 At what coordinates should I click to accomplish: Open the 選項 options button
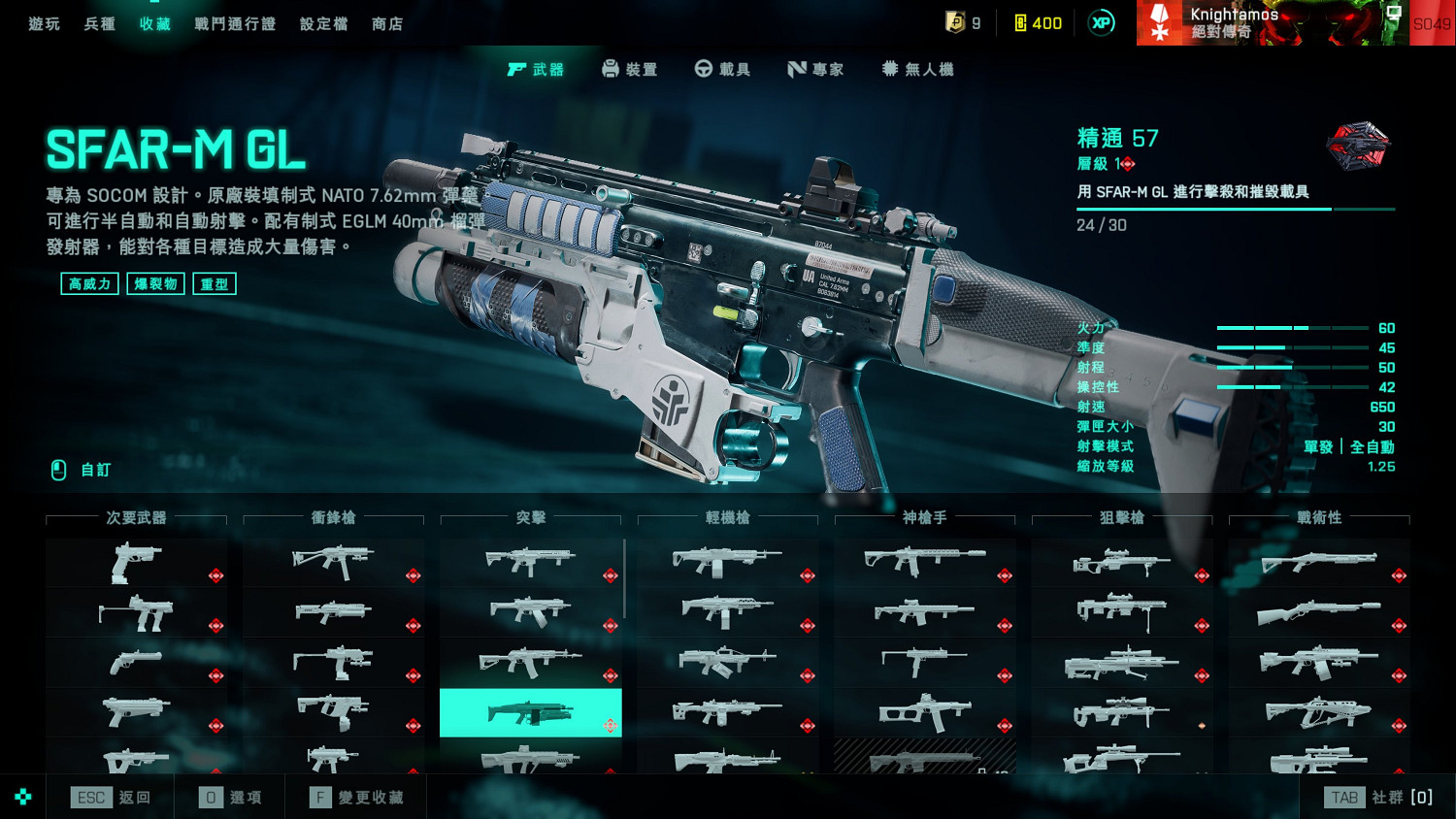[231, 798]
